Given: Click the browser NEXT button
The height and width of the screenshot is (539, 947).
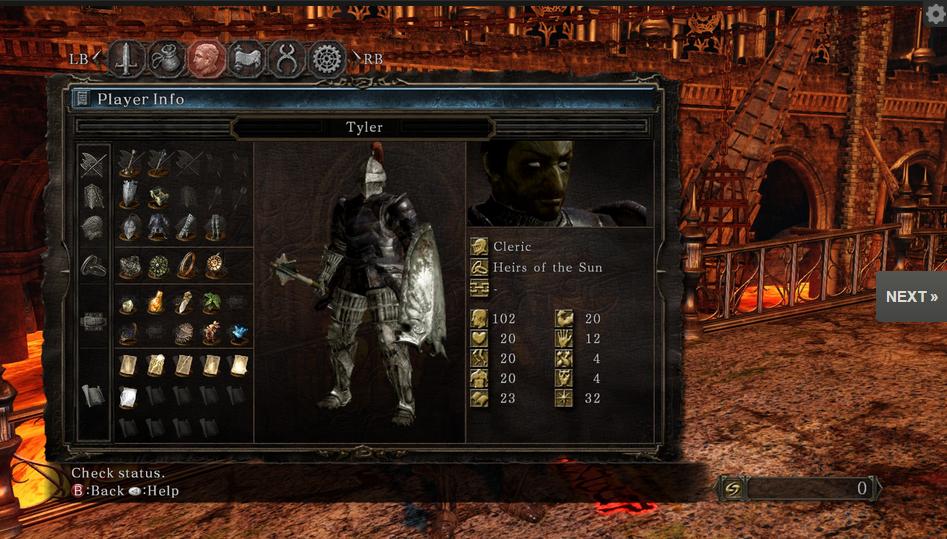Looking at the screenshot, I should click(x=911, y=297).
